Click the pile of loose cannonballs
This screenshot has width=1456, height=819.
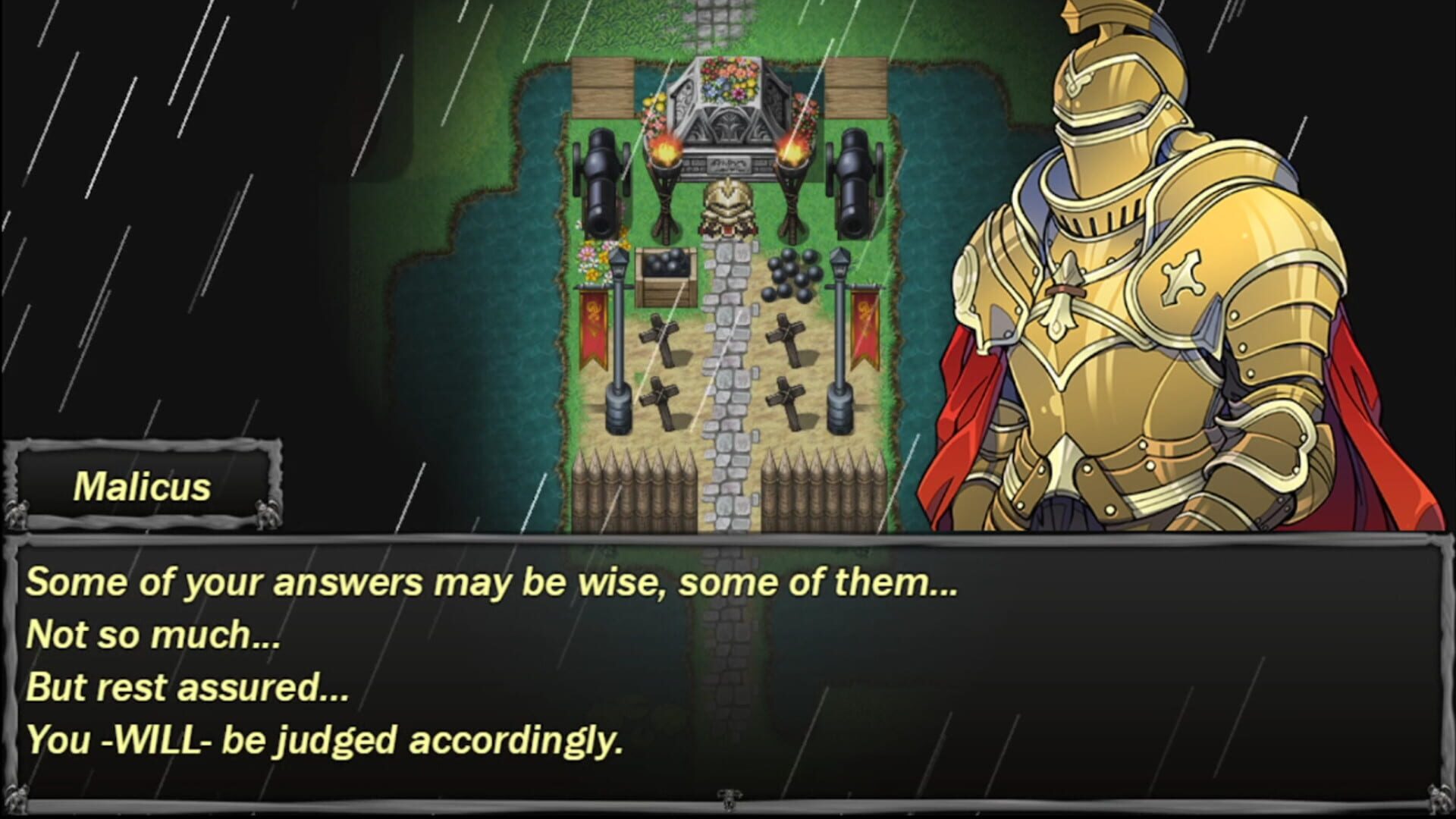pyautogui.click(x=789, y=273)
